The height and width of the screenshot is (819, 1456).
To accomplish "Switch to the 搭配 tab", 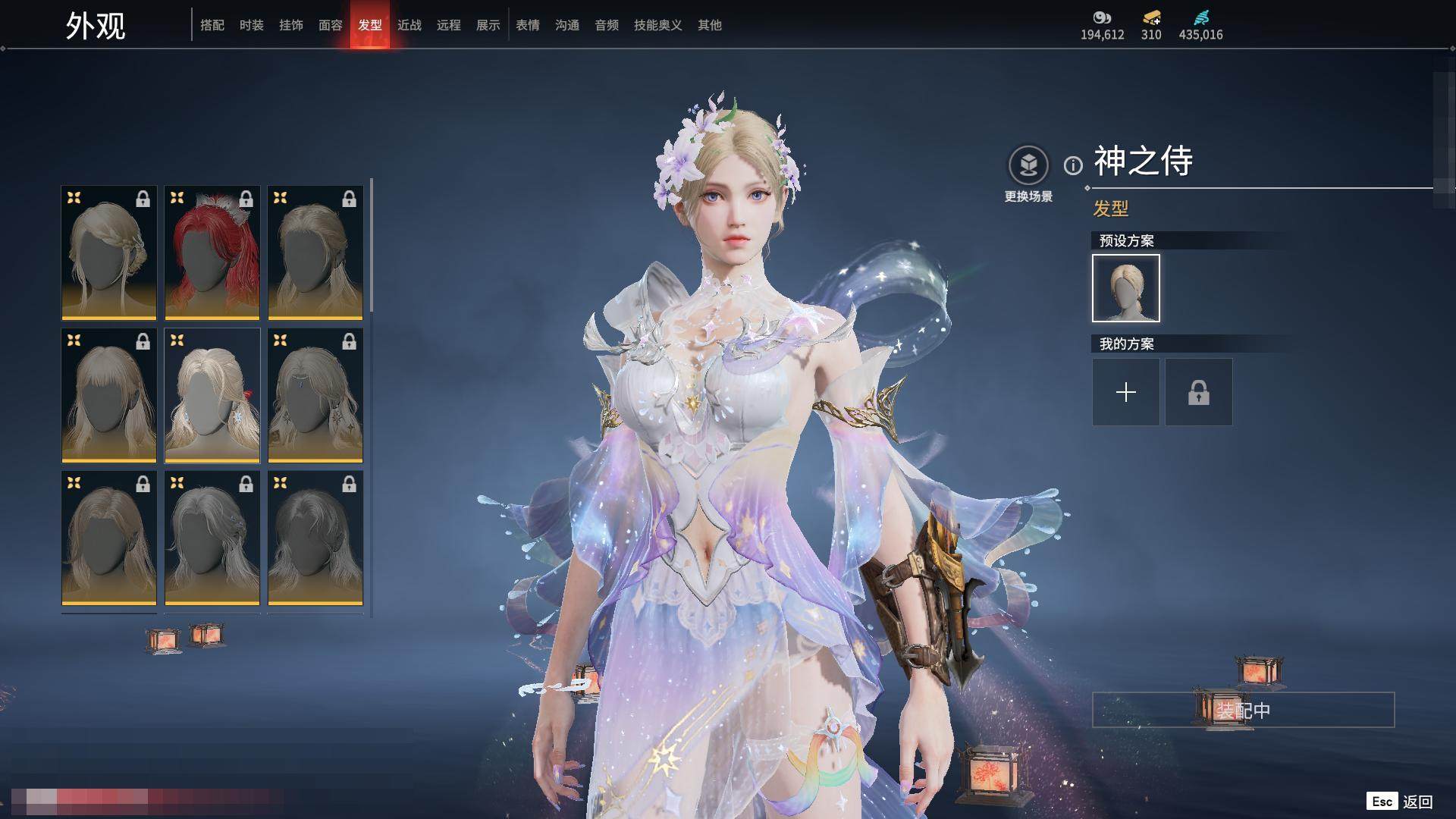I will [x=212, y=25].
